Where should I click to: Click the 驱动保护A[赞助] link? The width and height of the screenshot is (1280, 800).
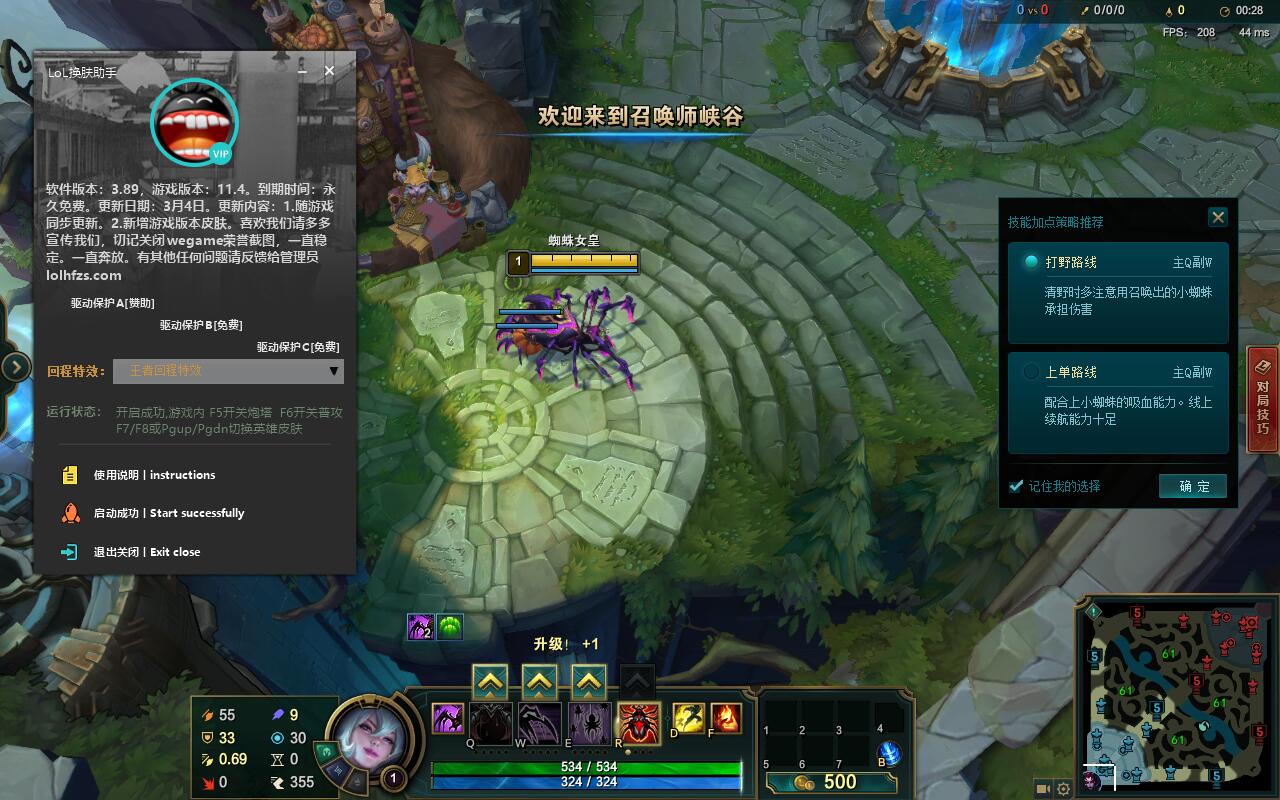[x=110, y=301]
